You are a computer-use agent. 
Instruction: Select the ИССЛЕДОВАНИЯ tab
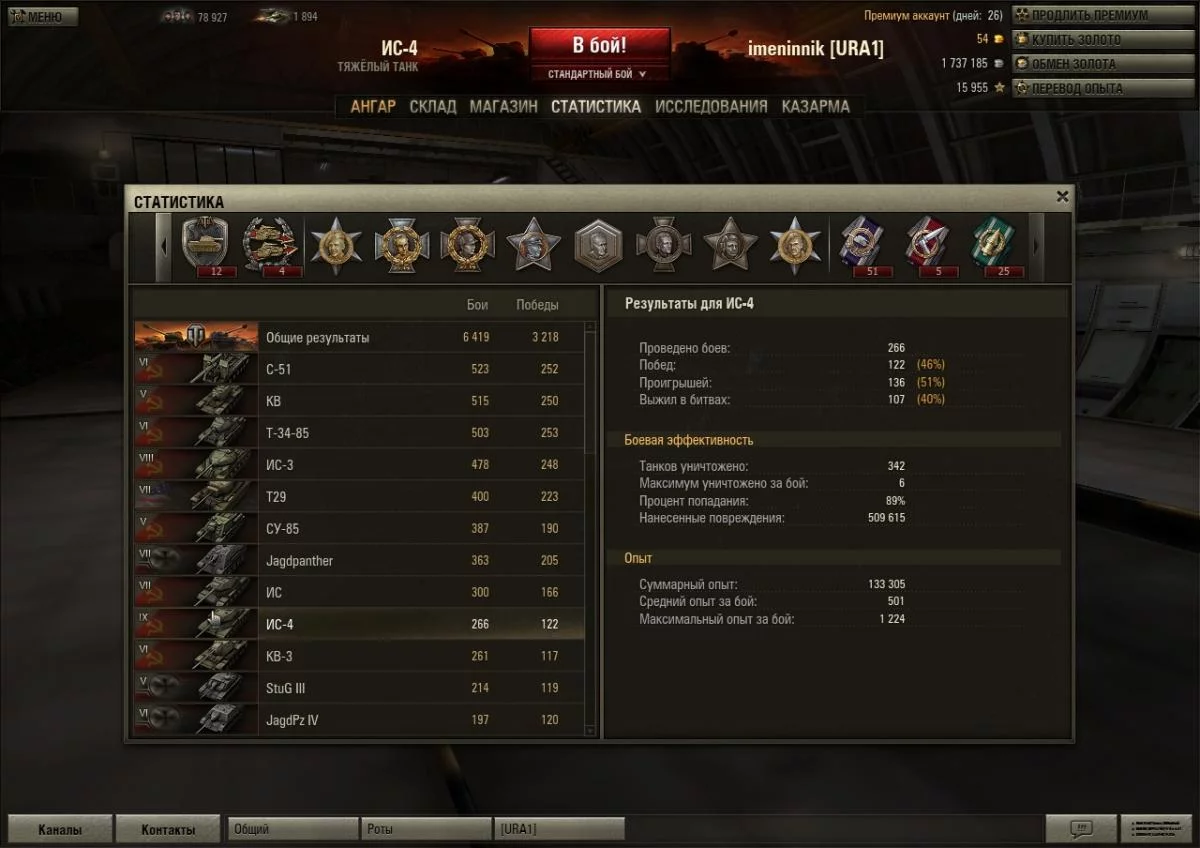(x=711, y=107)
